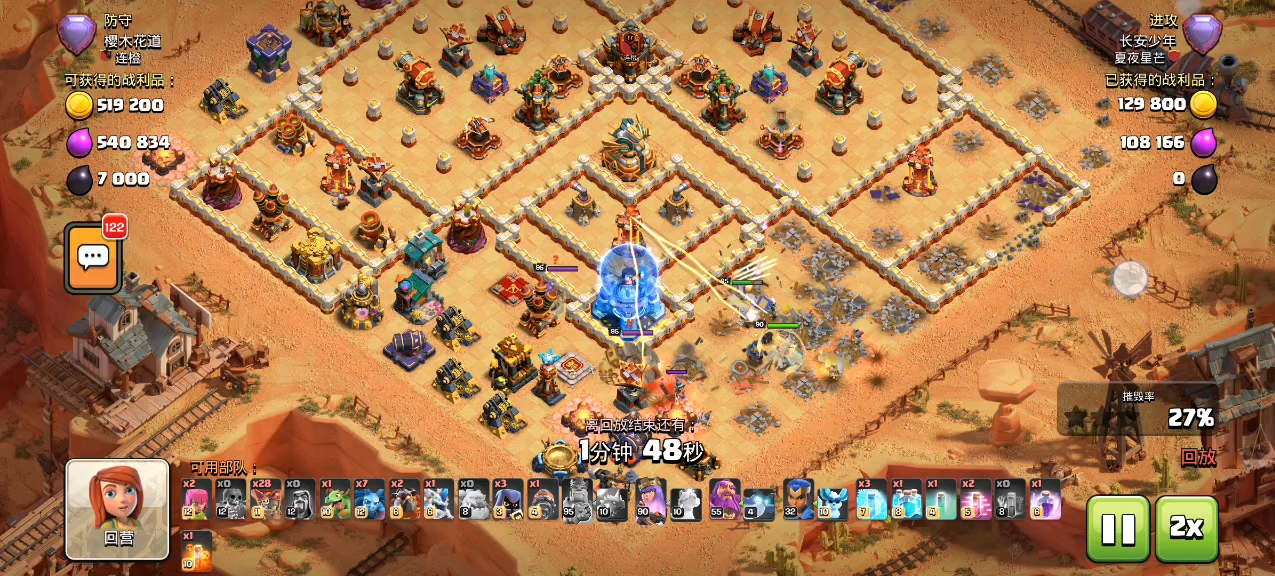The image size is (1275, 576).
Task: Choose the green Baby Dragon troop slot
Action: pos(334,498)
